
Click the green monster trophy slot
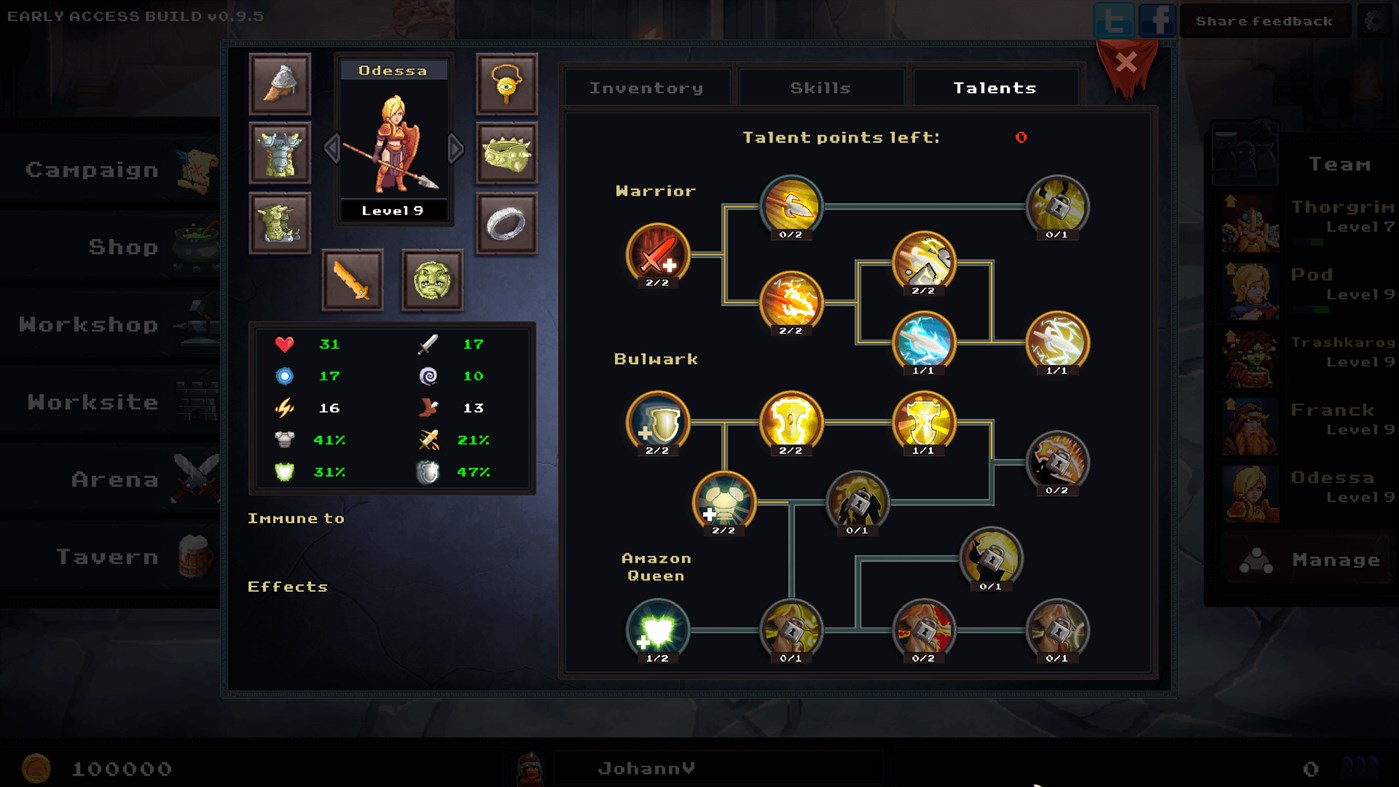[433, 281]
